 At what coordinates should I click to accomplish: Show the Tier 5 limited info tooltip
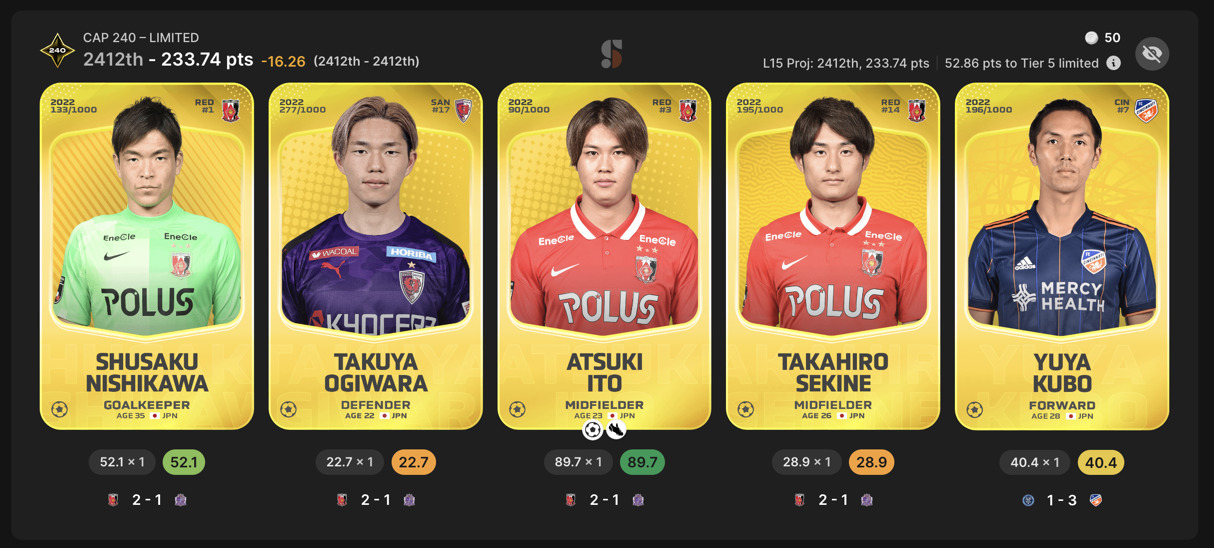(1113, 63)
